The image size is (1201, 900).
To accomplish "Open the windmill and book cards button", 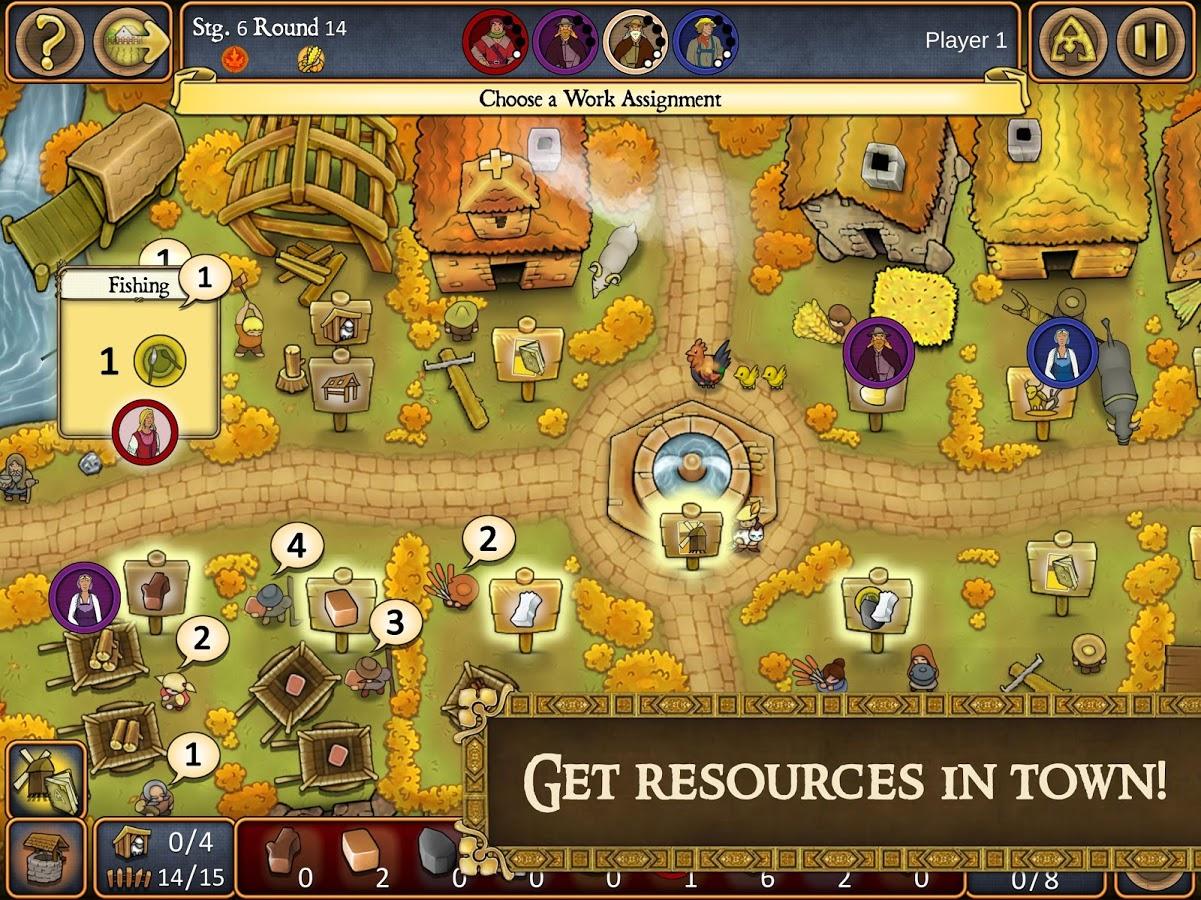I will point(46,780).
